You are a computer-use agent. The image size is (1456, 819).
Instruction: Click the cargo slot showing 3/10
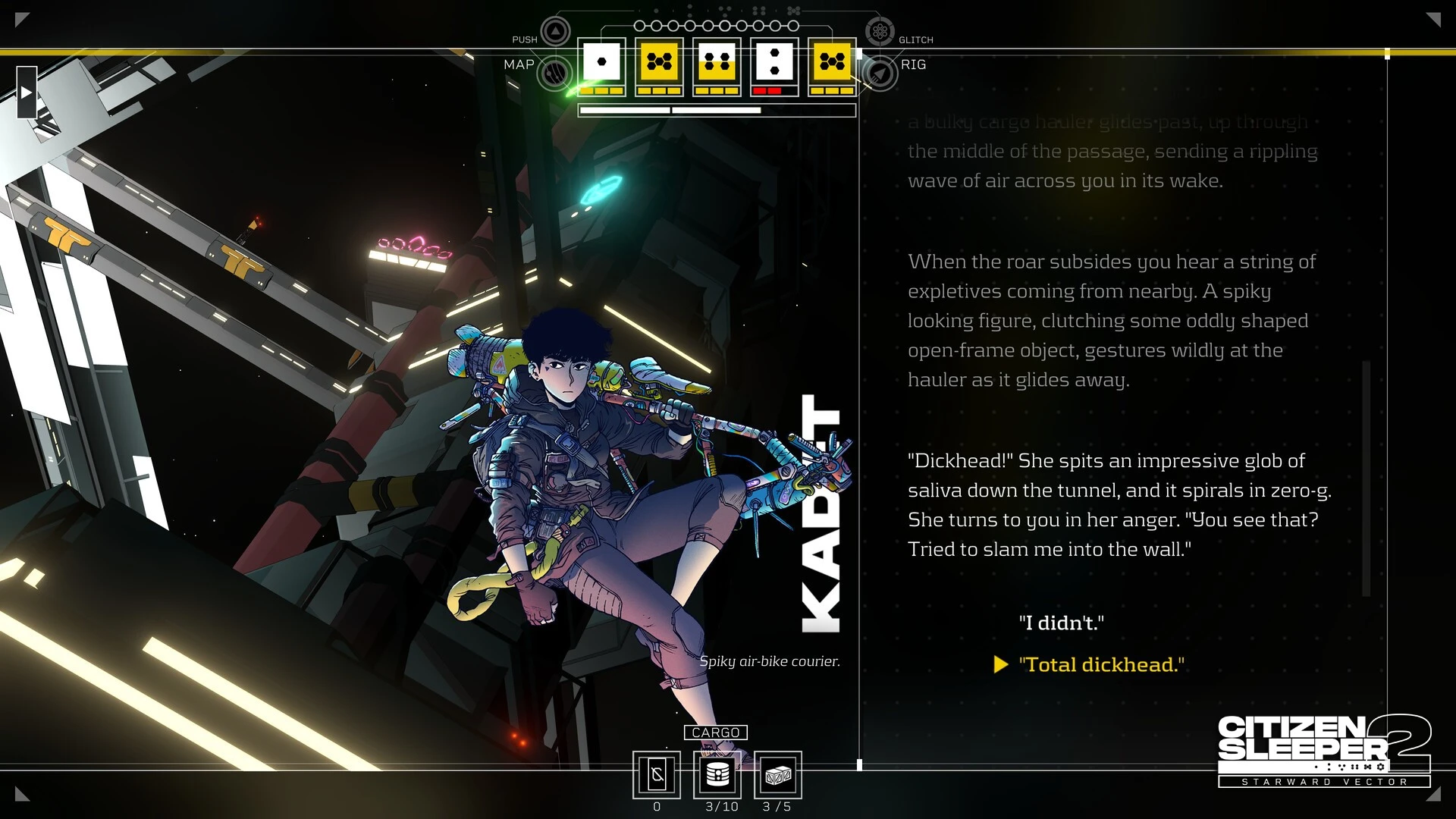(717, 775)
